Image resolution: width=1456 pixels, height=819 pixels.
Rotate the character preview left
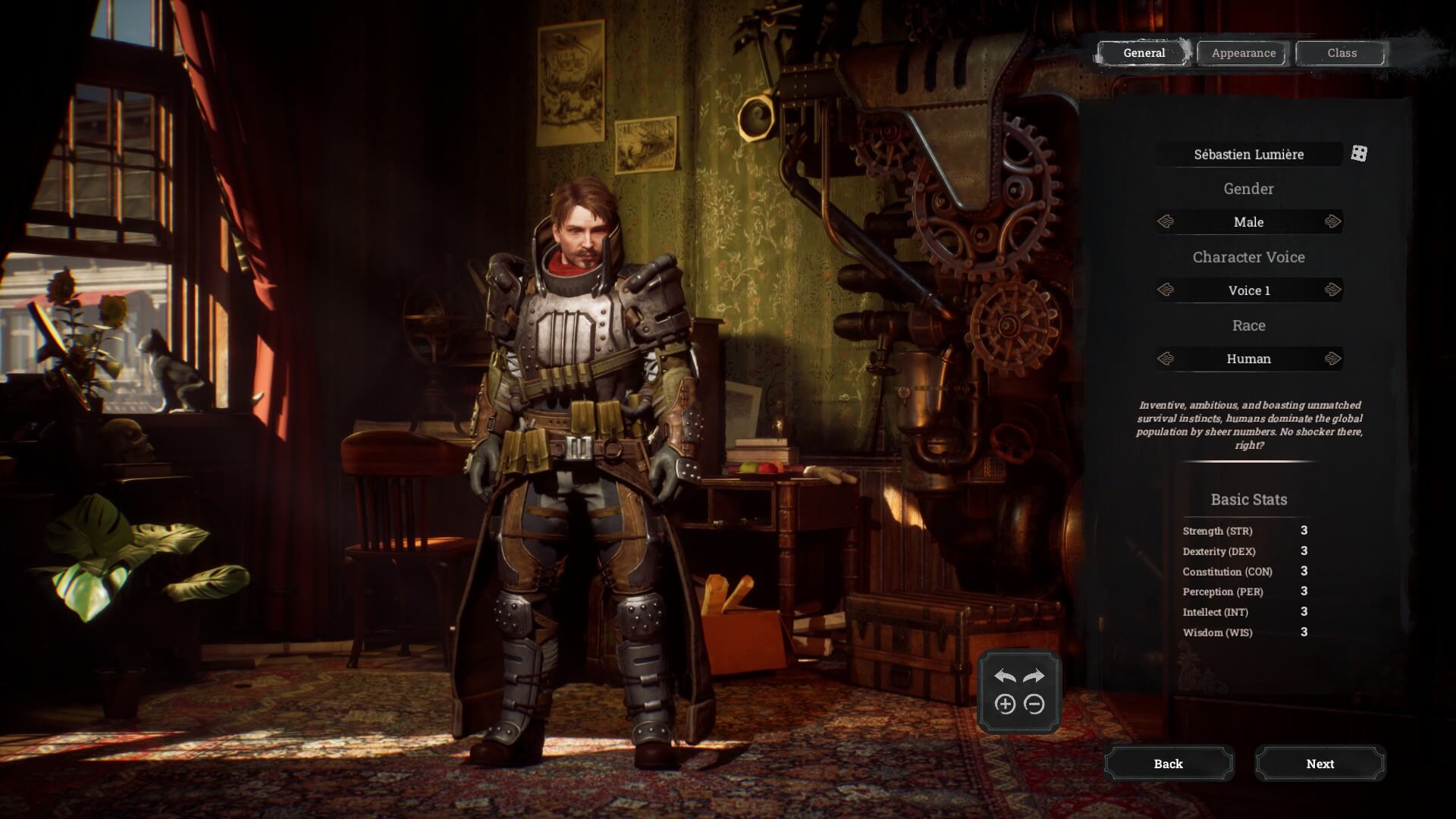1005,676
